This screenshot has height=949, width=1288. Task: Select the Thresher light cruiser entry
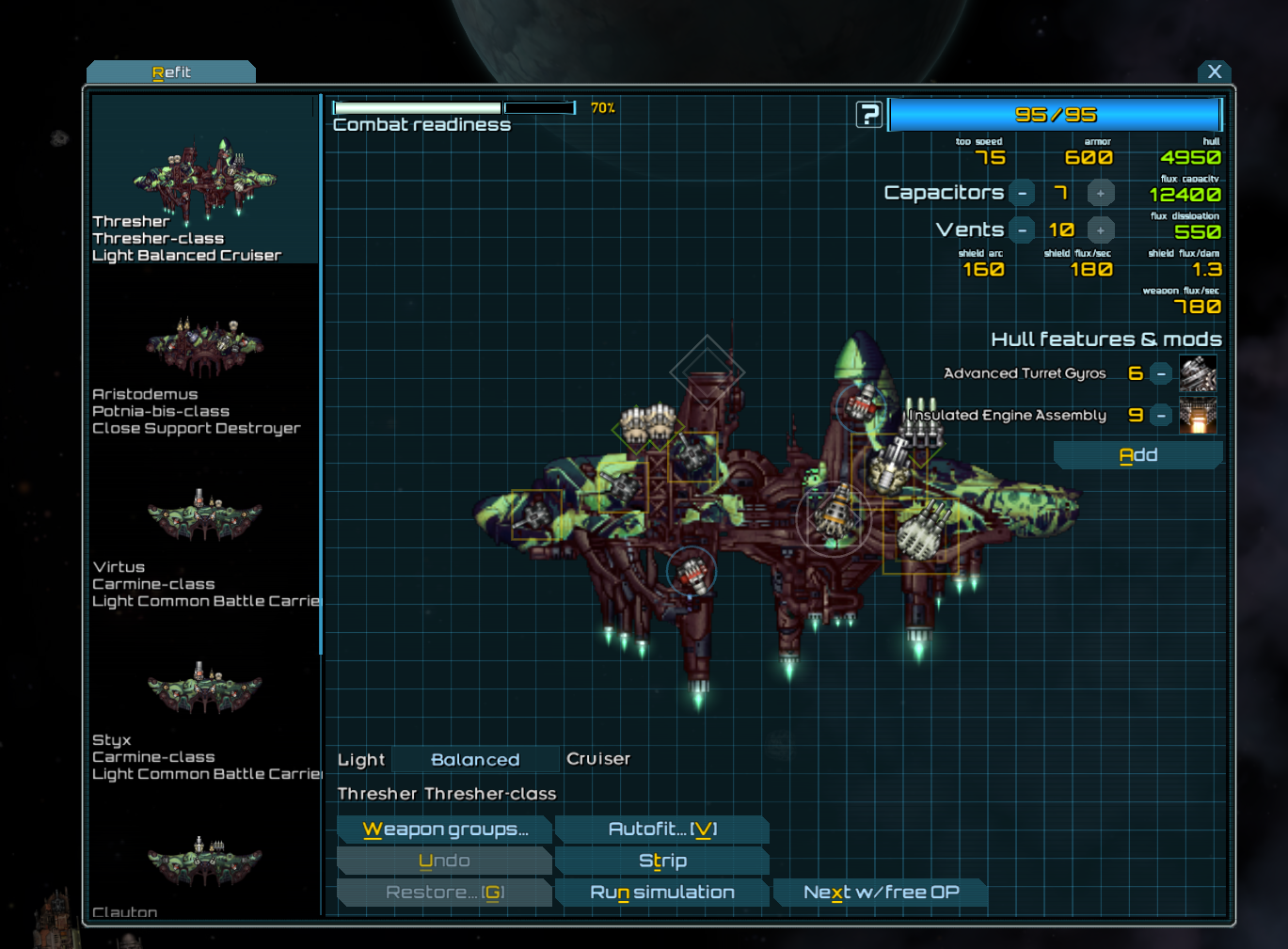click(204, 193)
